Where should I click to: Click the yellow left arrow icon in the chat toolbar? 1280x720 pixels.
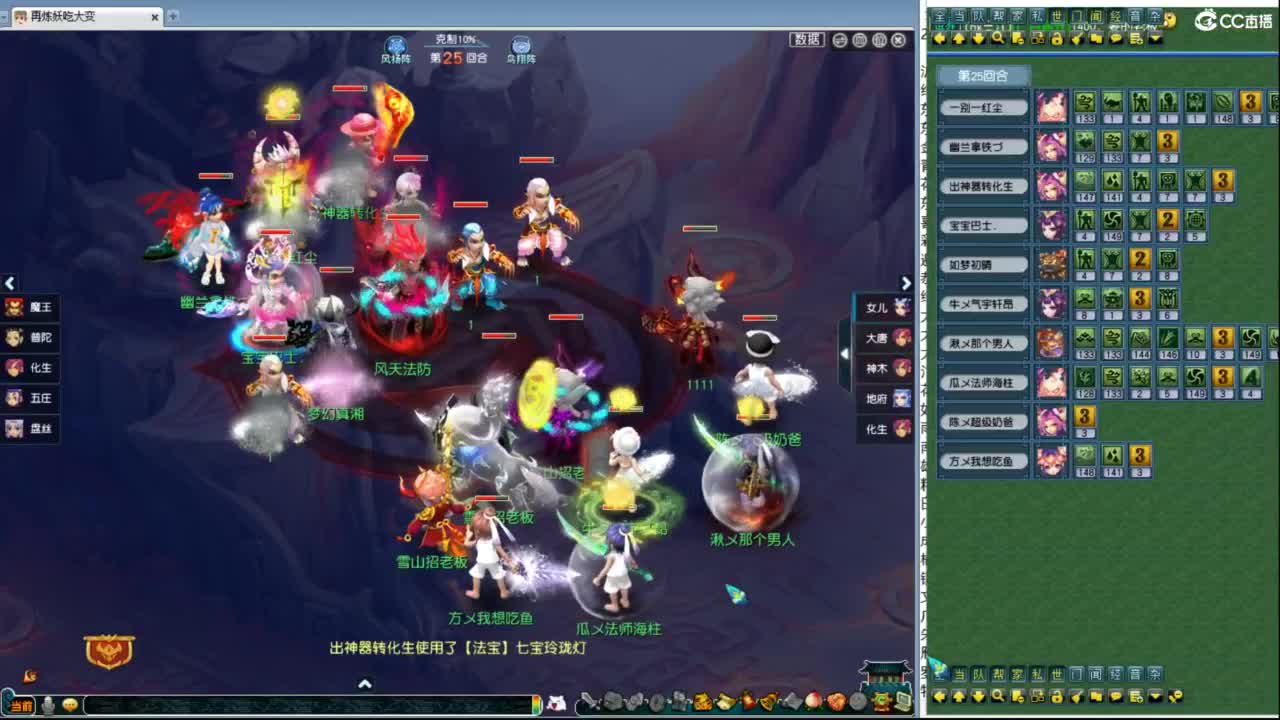[940, 37]
